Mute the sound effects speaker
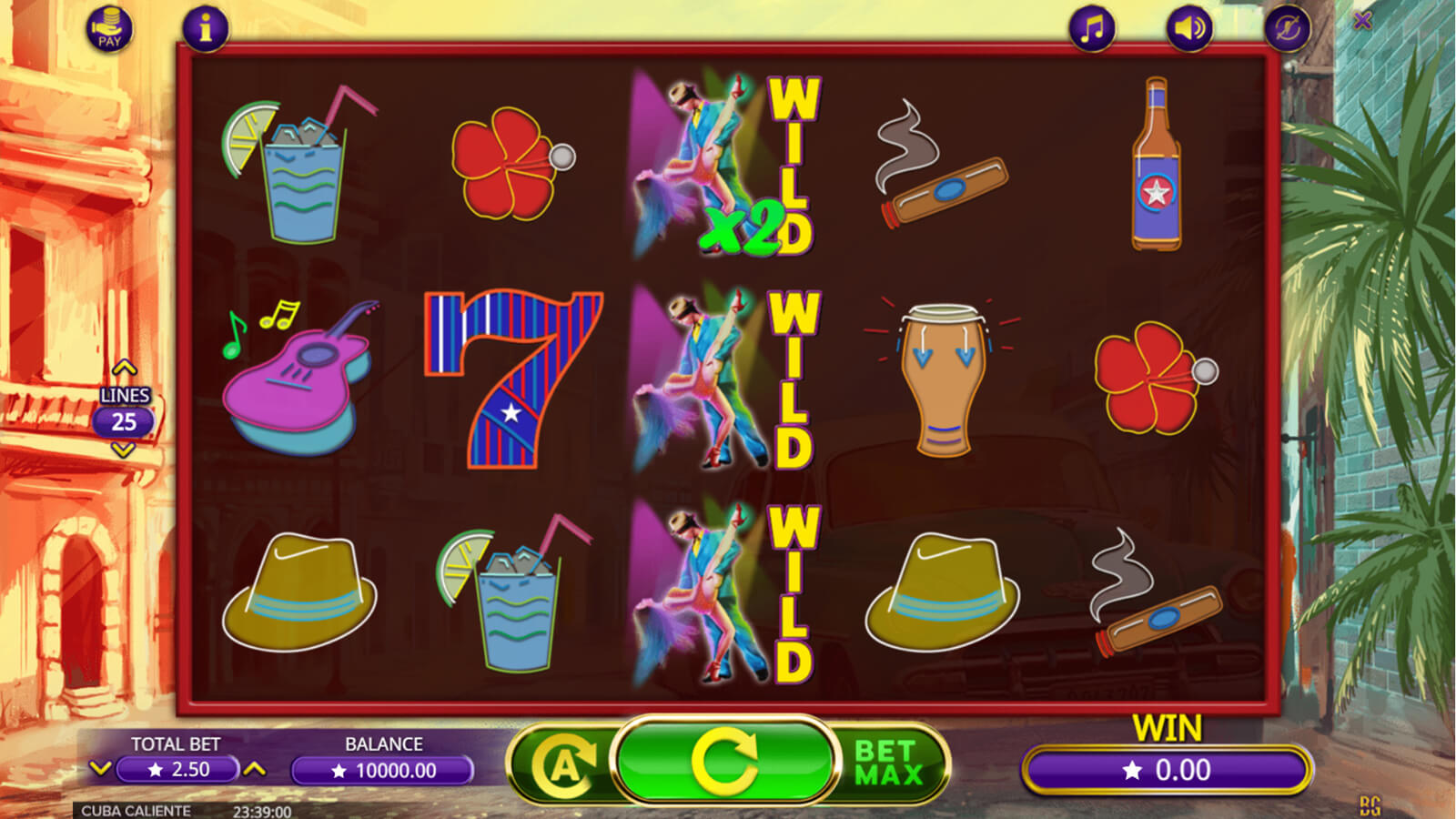The height and width of the screenshot is (819, 1456). click(x=1189, y=29)
